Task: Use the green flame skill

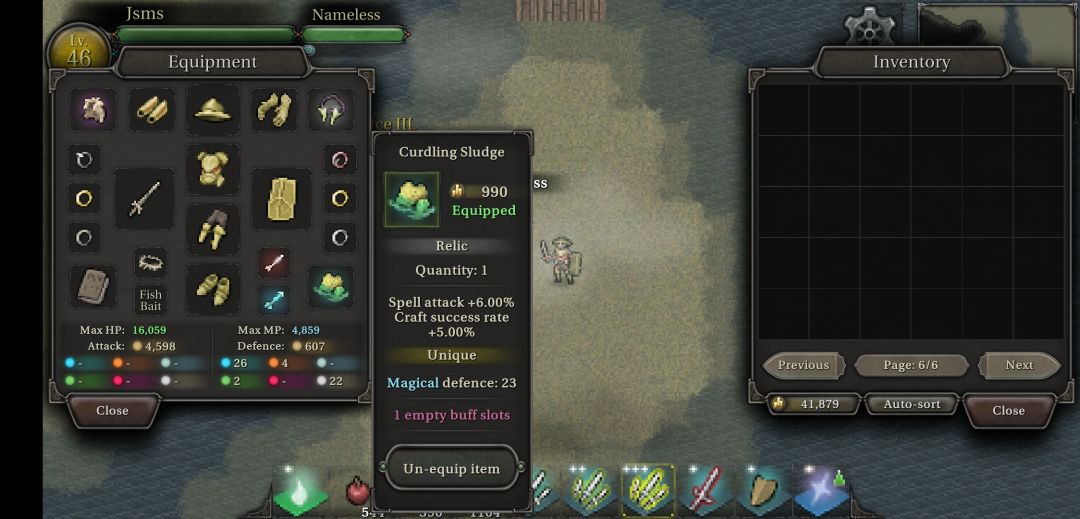Action: point(300,491)
